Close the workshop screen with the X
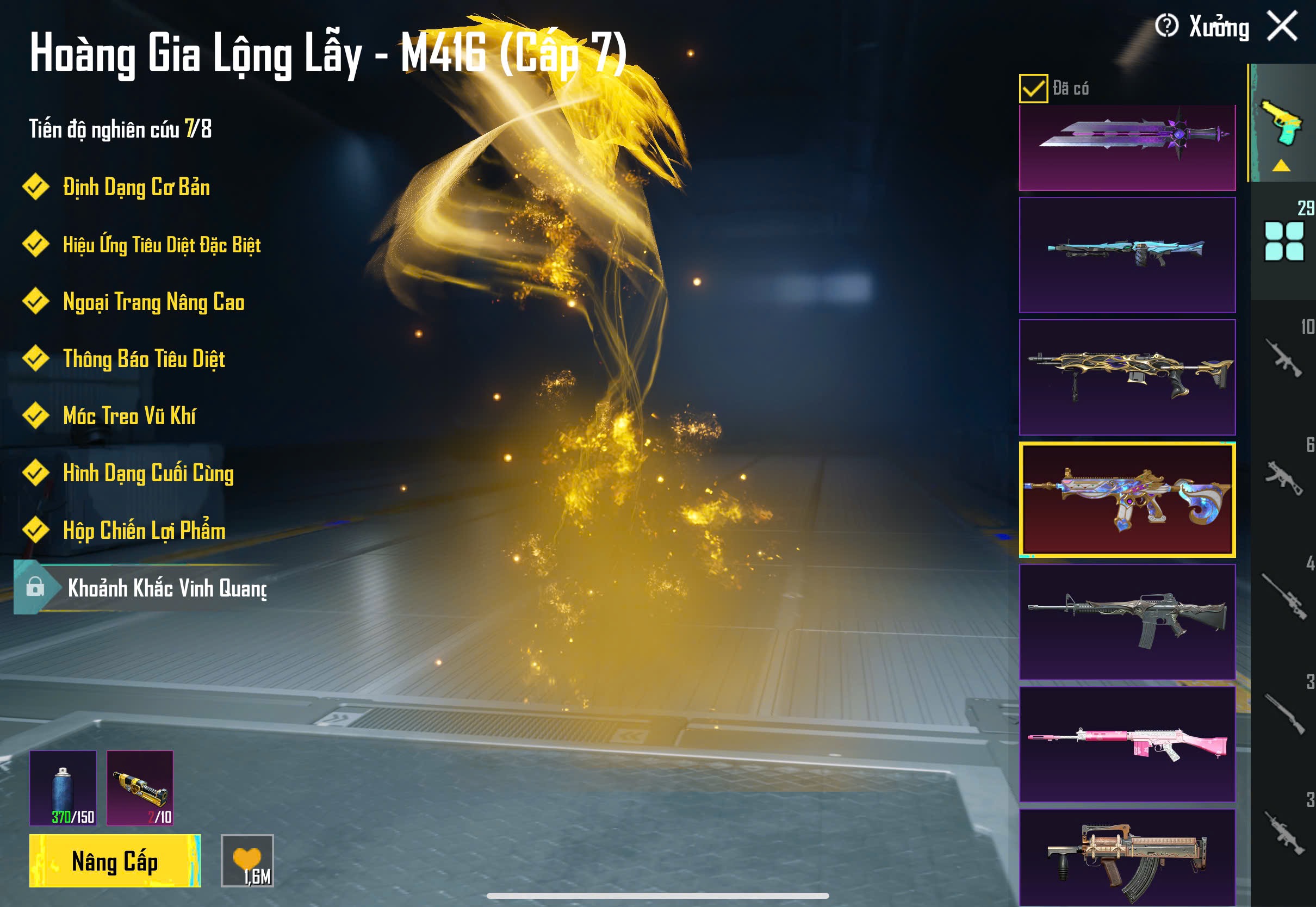Viewport: 1316px width, 907px height. click(1282, 26)
